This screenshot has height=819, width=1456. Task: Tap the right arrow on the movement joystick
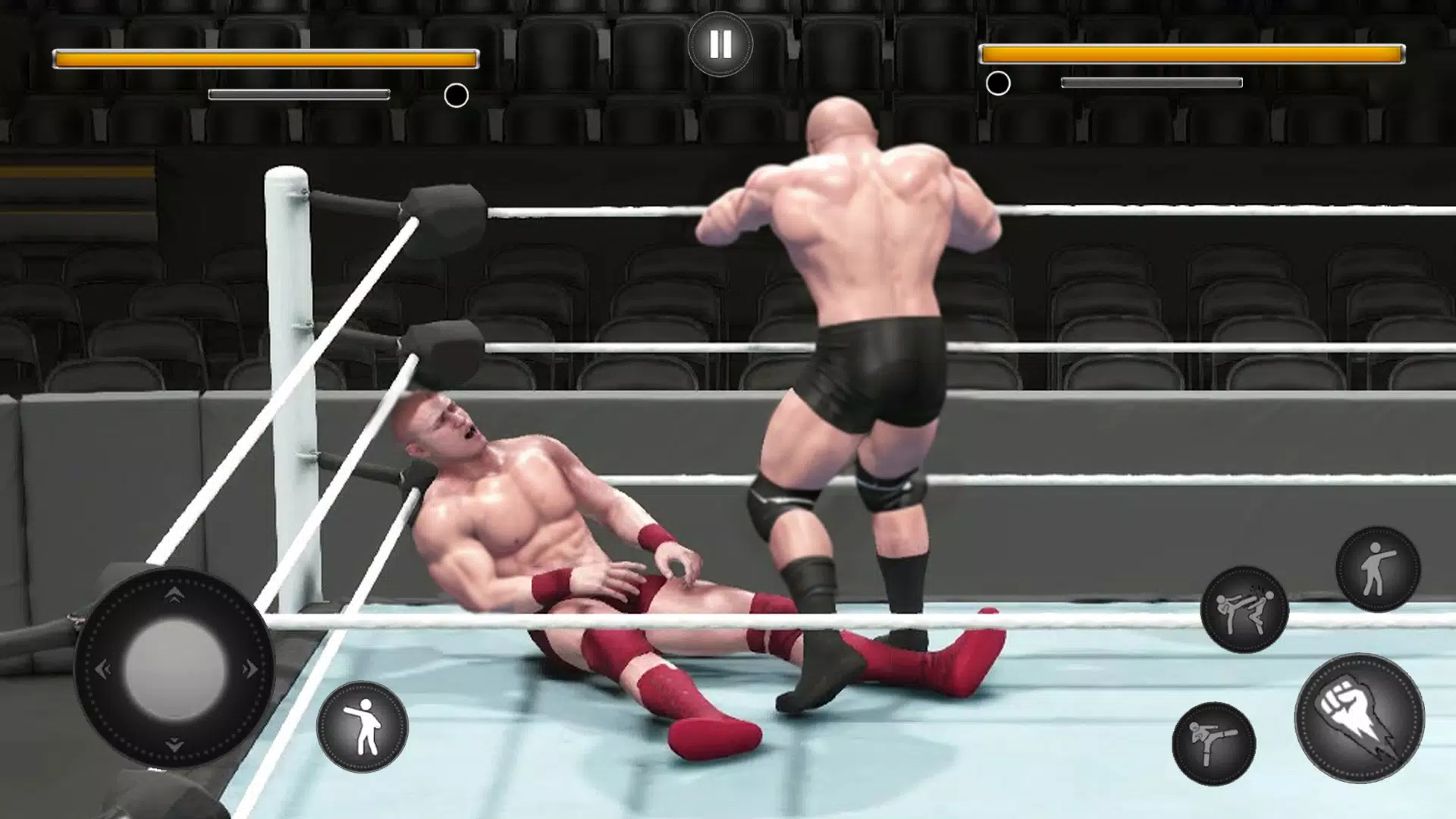click(x=249, y=669)
